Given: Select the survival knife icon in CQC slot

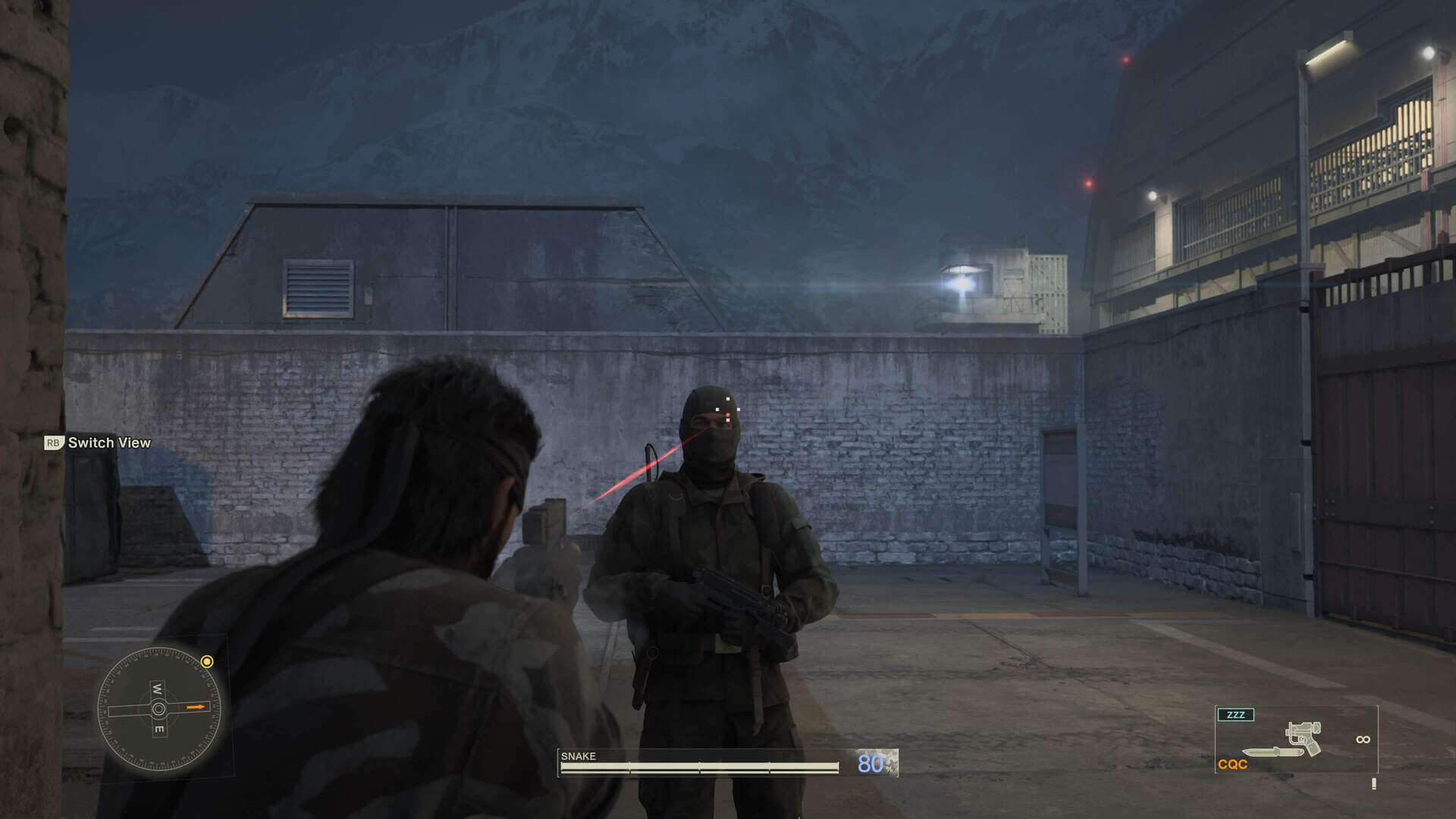Looking at the screenshot, I should [1272, 752].
